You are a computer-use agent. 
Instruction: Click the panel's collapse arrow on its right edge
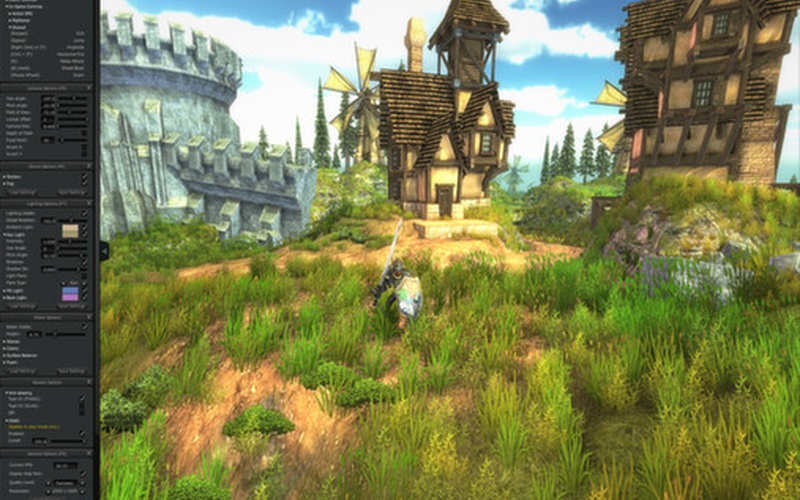[103, 250]
